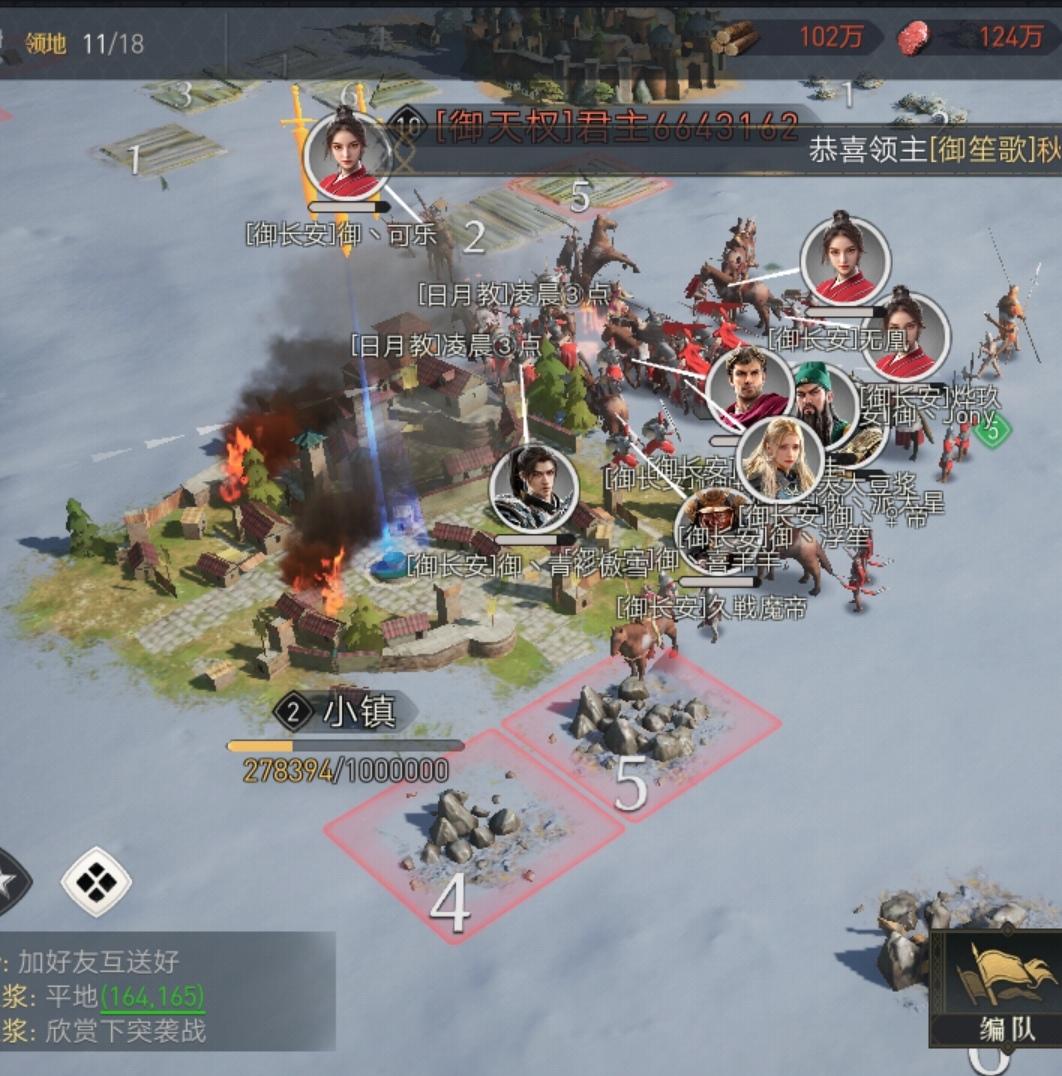The image size is (1062, 1076).
Task: Open the chat message box
Action: click(165, 996)
